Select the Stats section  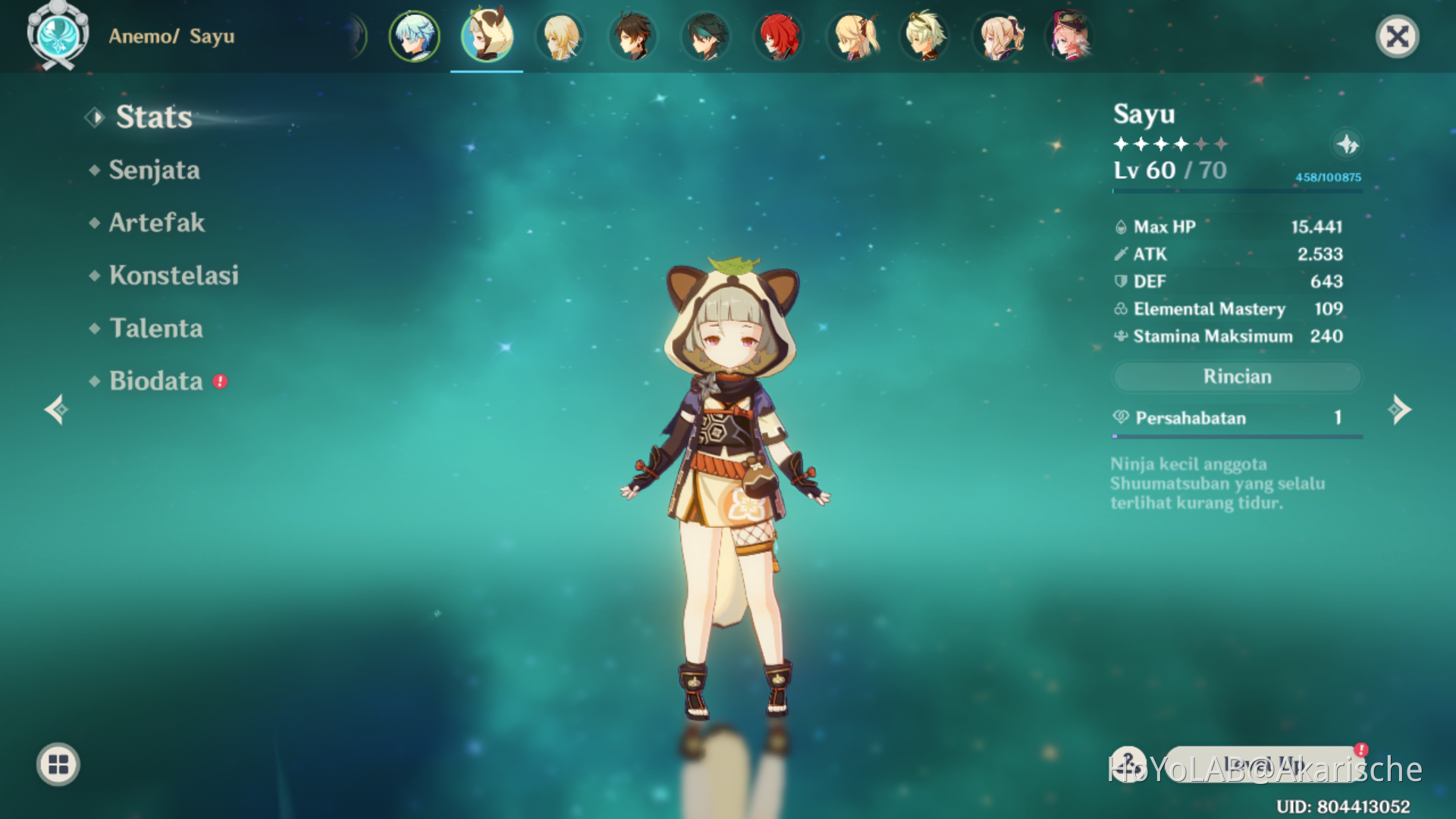point(151,117)
